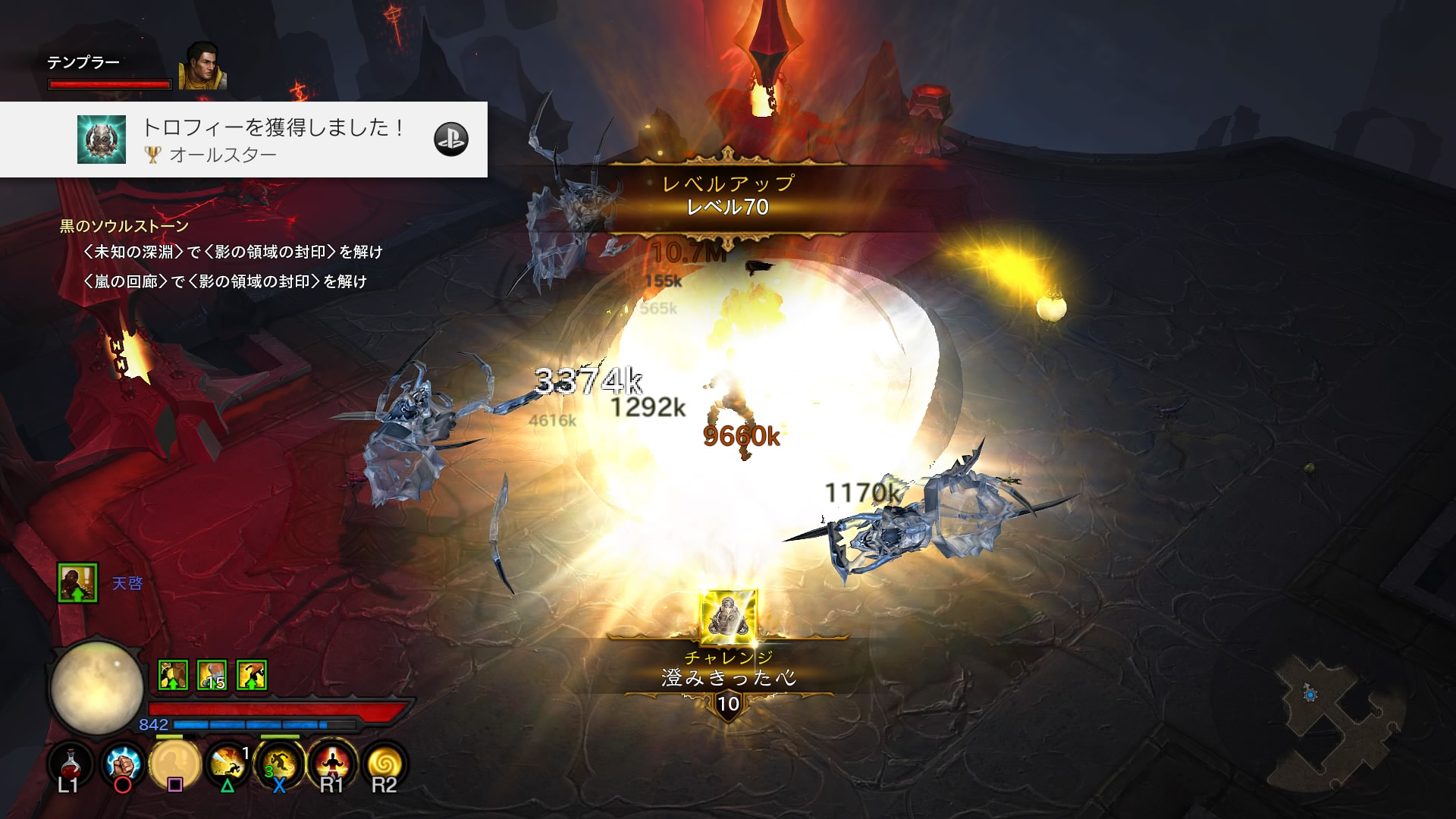Viewport: 1456px width, 819px height.
Task: Cast the golden spiral skill
Action: coord(384,763)
